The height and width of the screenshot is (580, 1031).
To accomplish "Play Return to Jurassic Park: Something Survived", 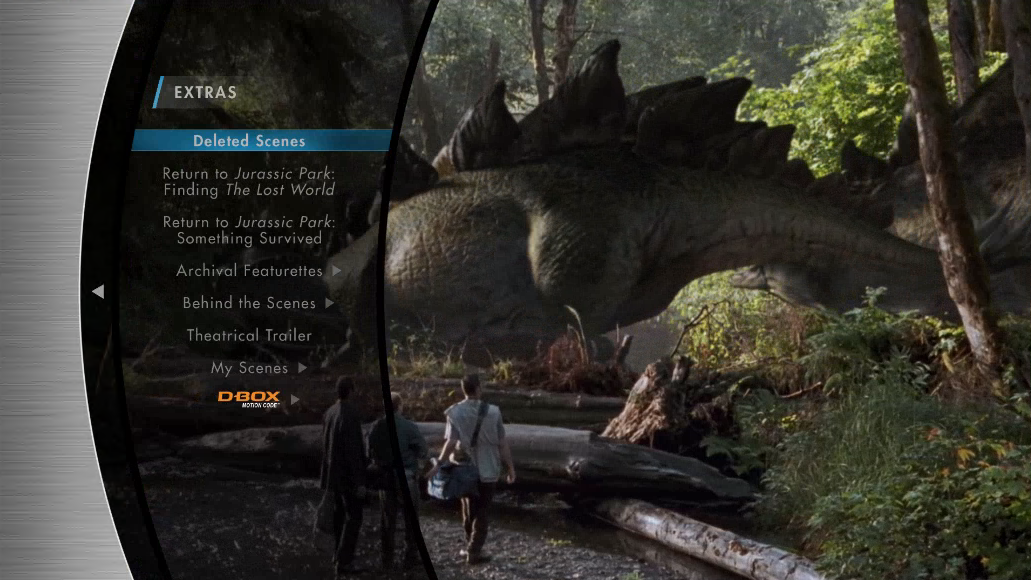I will (249, 230).
